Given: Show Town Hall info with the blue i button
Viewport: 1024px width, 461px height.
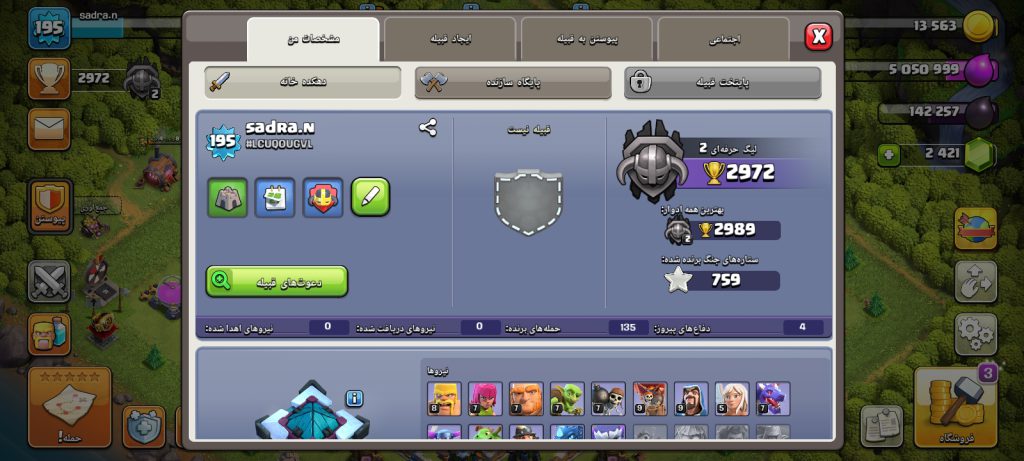Looking at the screenshot, I should click(354, 399).
